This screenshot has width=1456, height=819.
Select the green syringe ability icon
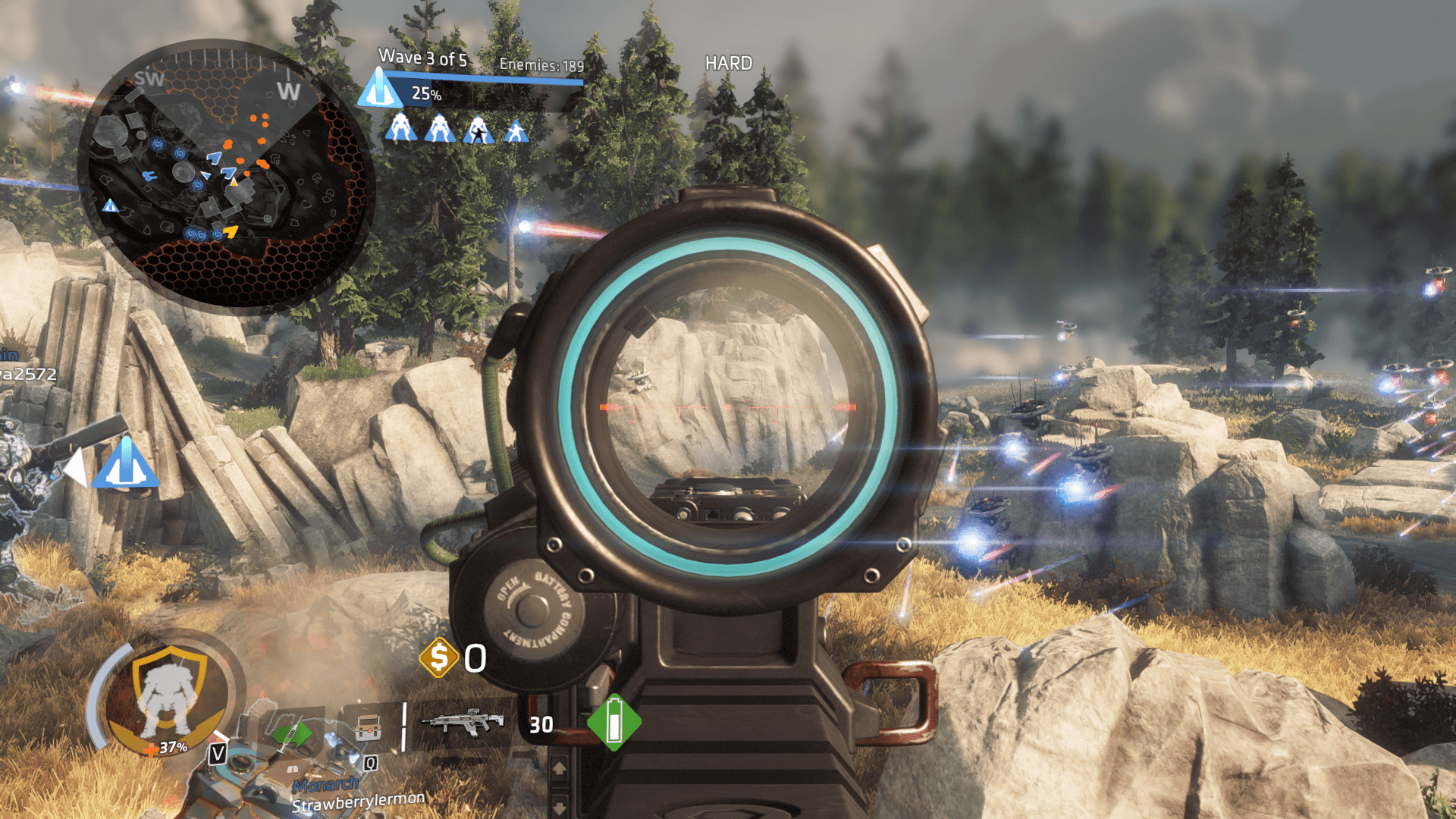(x=292, y=734)
